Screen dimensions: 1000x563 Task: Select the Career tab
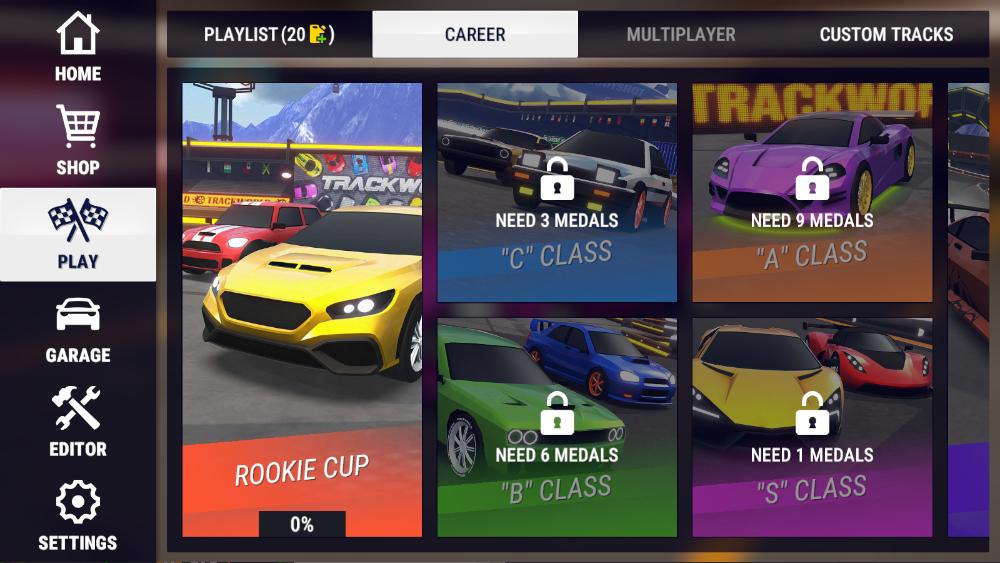pyautogui.click(x=475, y=35)
